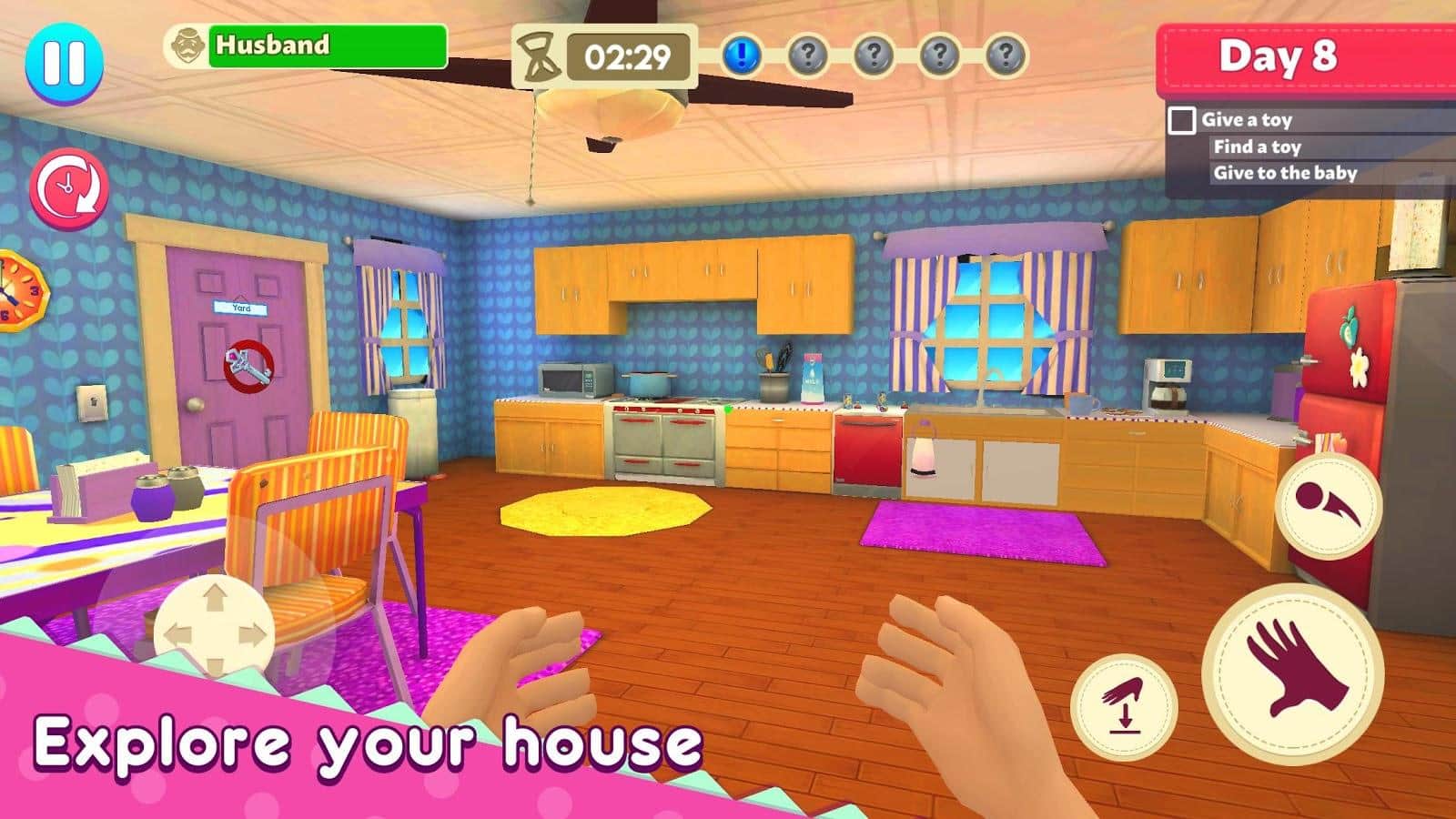Tap the hourglass timer icon
The width and height of the screenshot is (1456, 819).
539,56
